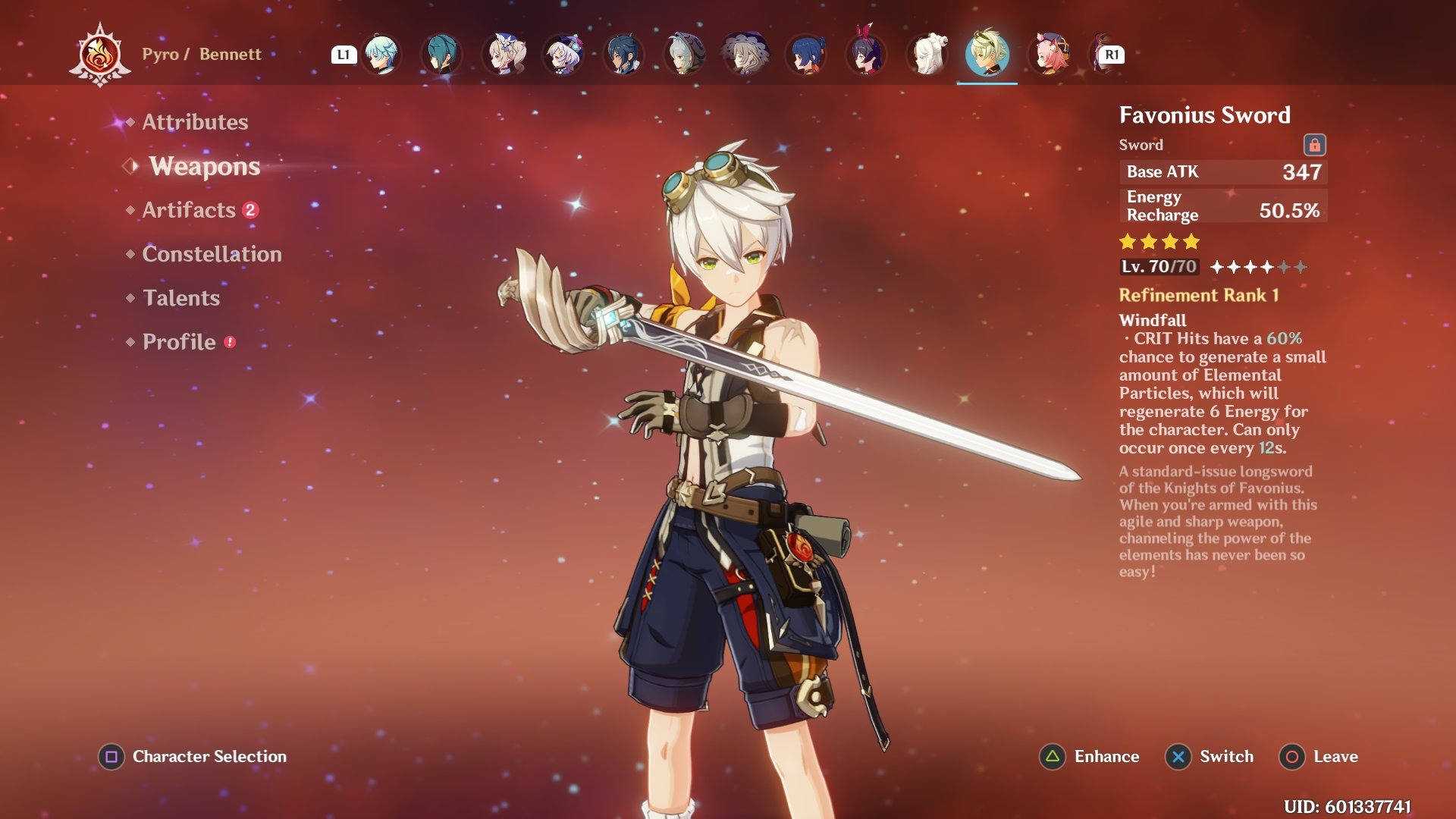
Task: Click the cross icon next to Switch
Action: pos(1178,756)
